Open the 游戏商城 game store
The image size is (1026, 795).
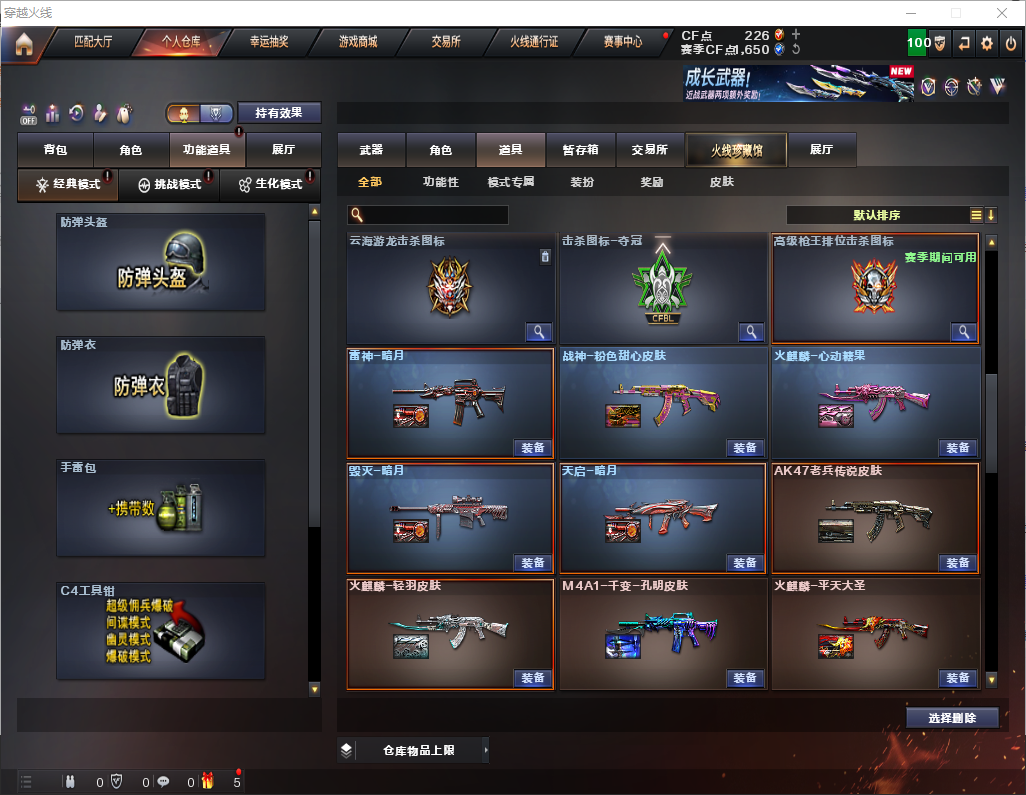click(x=358, y=42)
